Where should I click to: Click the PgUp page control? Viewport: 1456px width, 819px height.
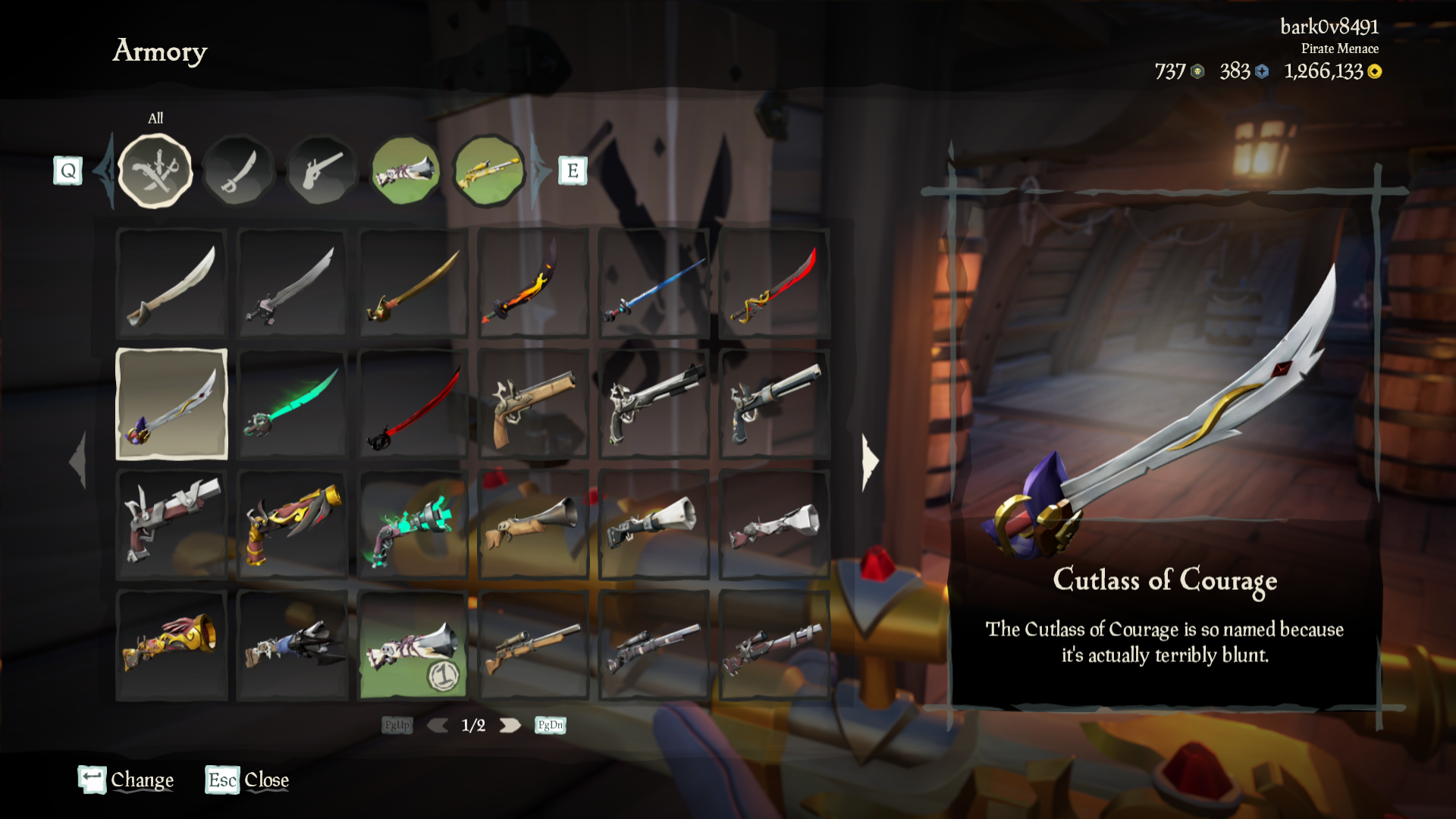[397, 725]
